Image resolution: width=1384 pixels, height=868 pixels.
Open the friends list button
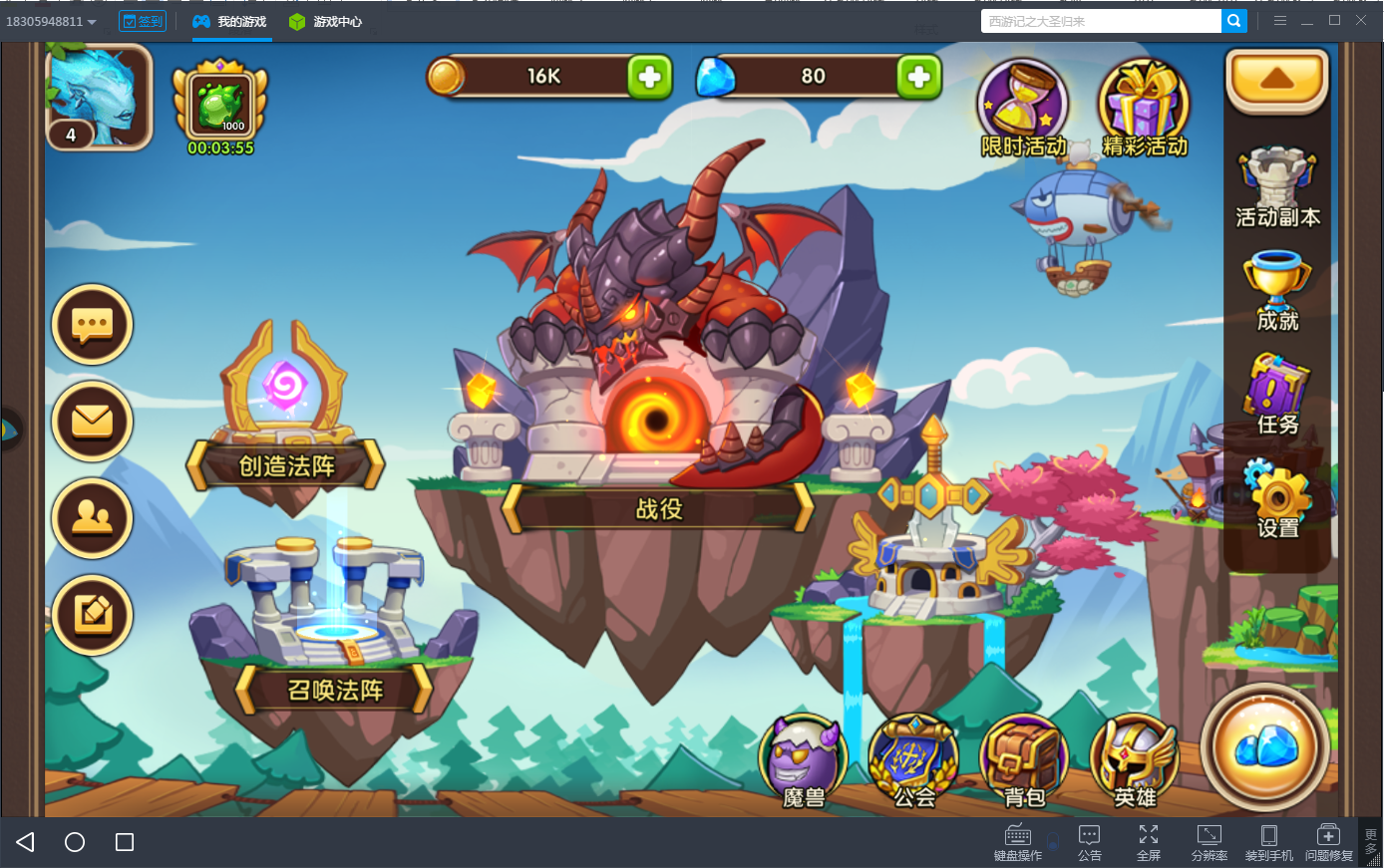[93, 517]
